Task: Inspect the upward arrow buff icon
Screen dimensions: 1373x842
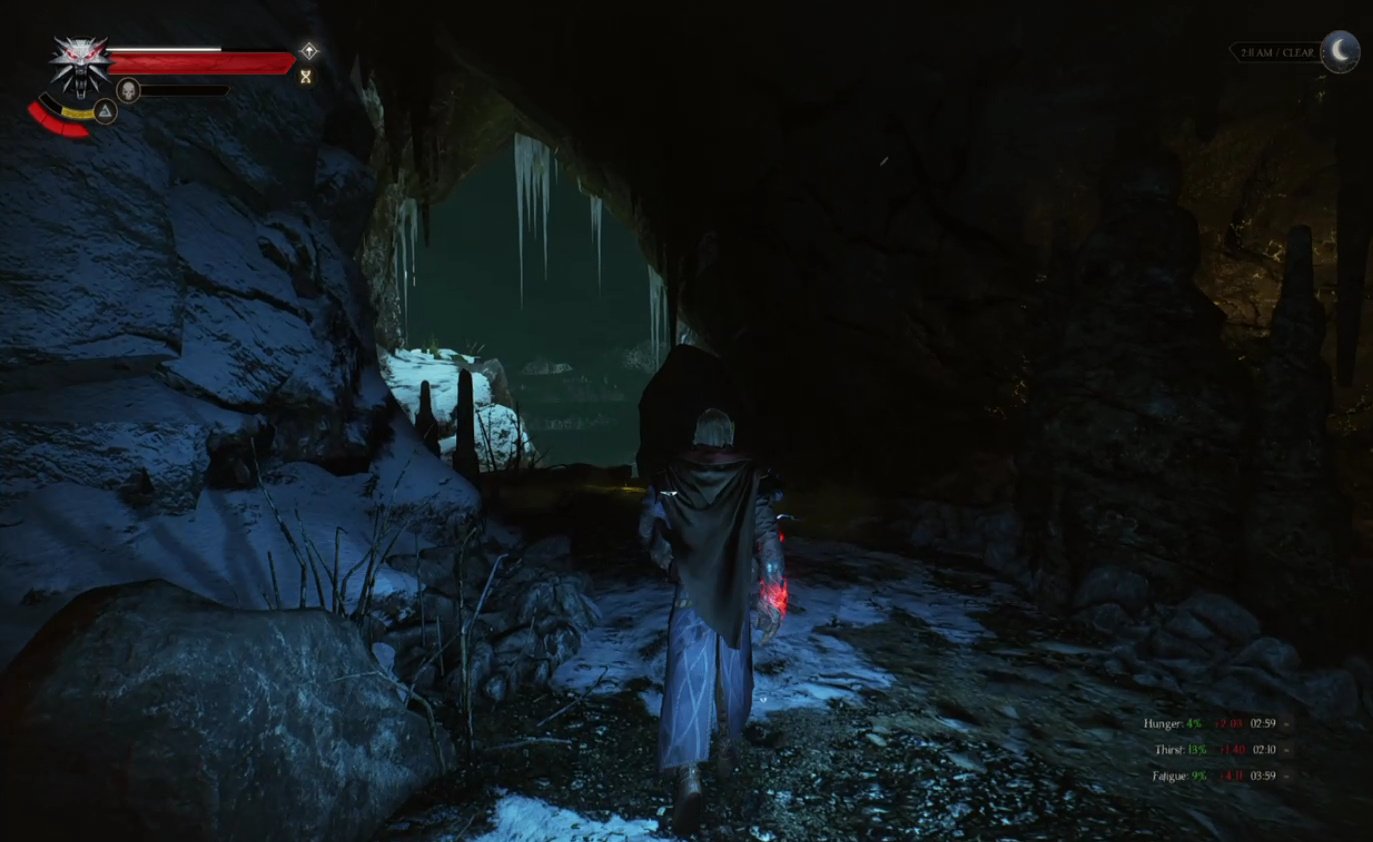Action: 309,51
